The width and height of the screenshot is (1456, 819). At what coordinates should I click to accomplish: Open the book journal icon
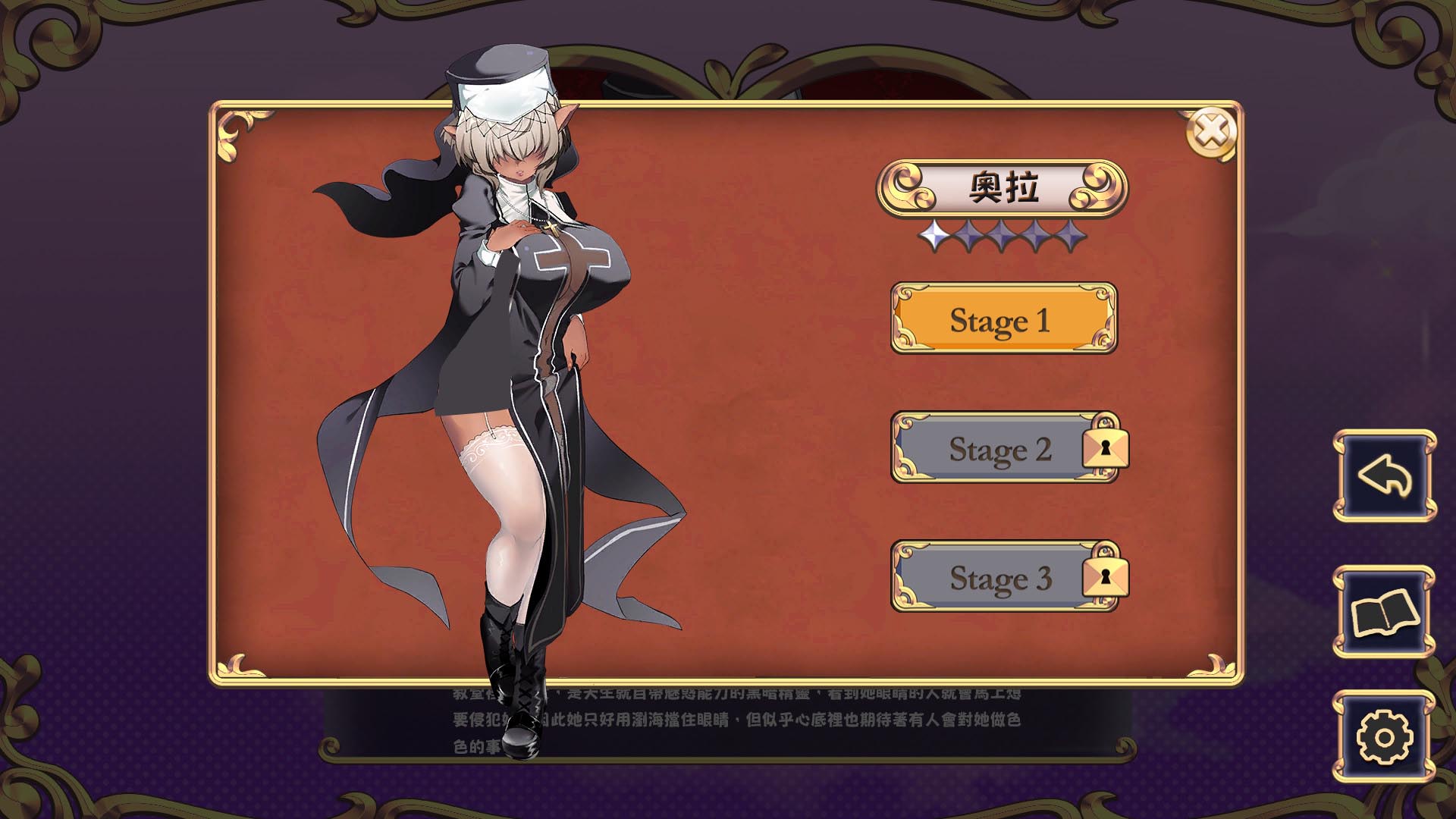[x=1384, y=612]
